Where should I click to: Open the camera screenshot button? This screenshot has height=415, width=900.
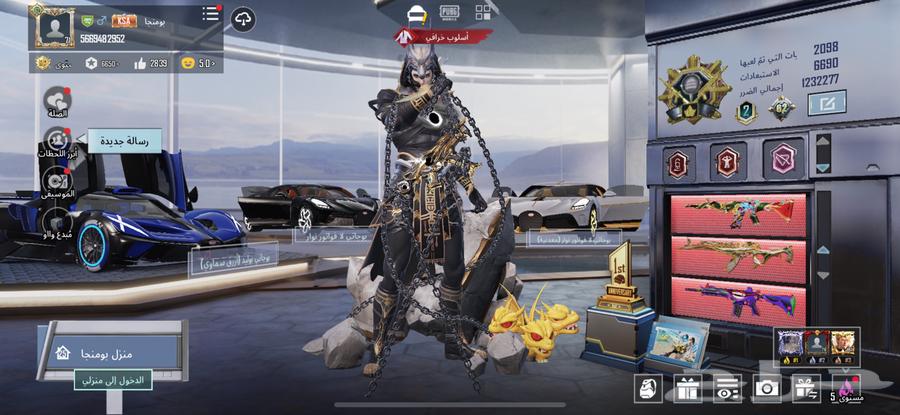click(x=767, y=389)
